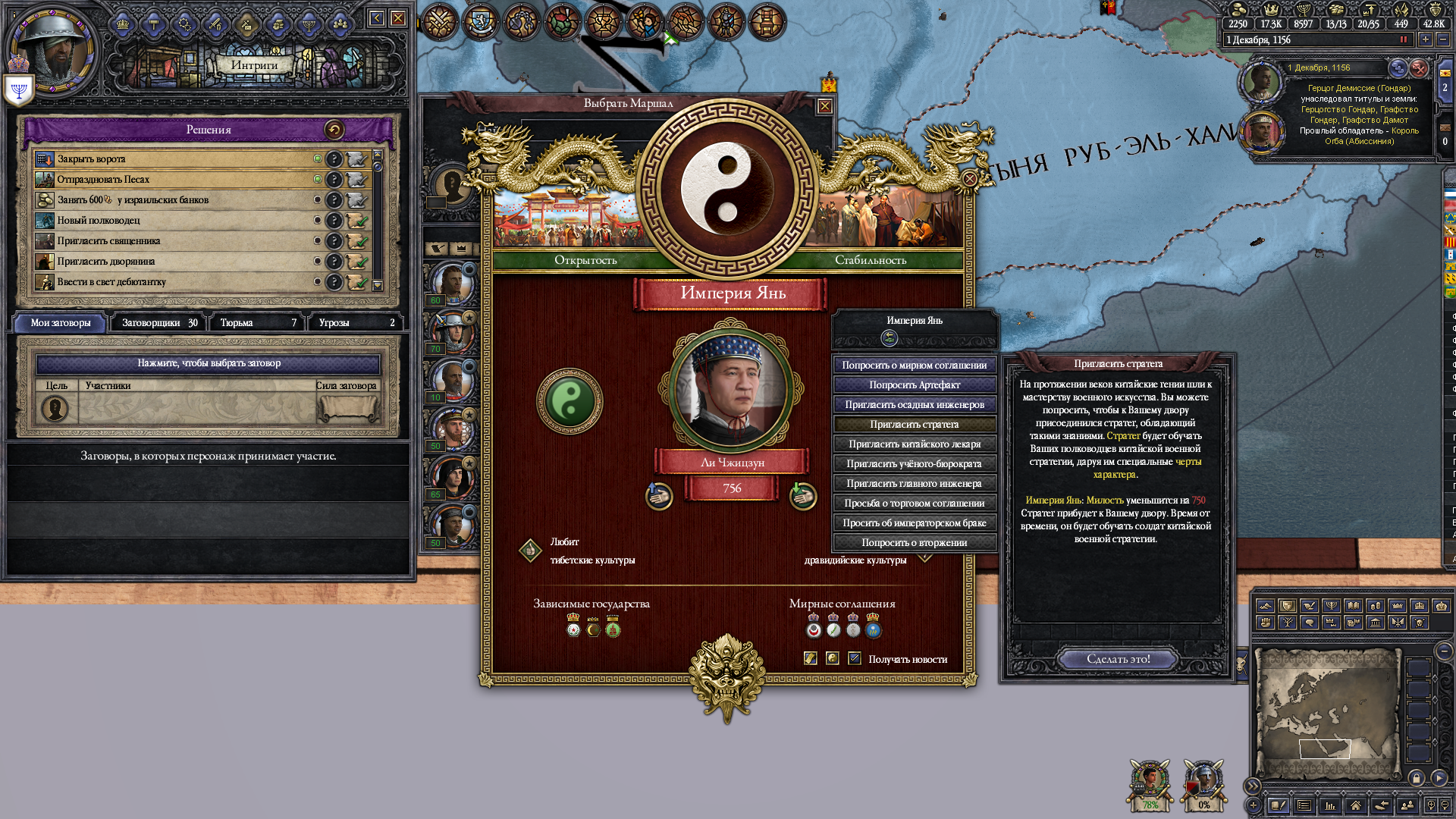The height and width of the screenshot is (819, 1456).
Task: Click Нажмите, чтобы выбрать заговор button
Action: pos(209,363)
